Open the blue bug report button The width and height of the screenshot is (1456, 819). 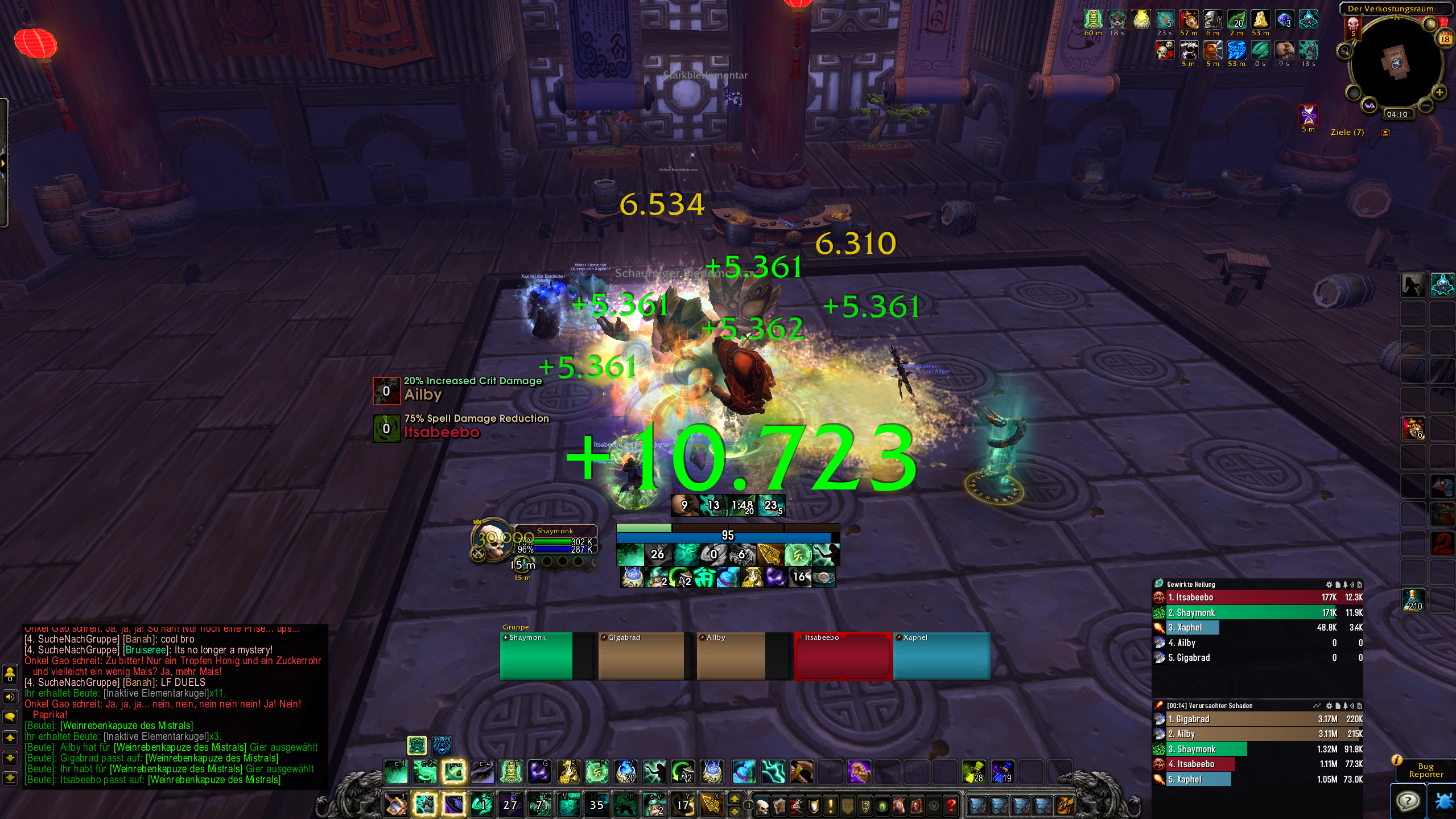pyautogui.click(x=1443, y=801)
